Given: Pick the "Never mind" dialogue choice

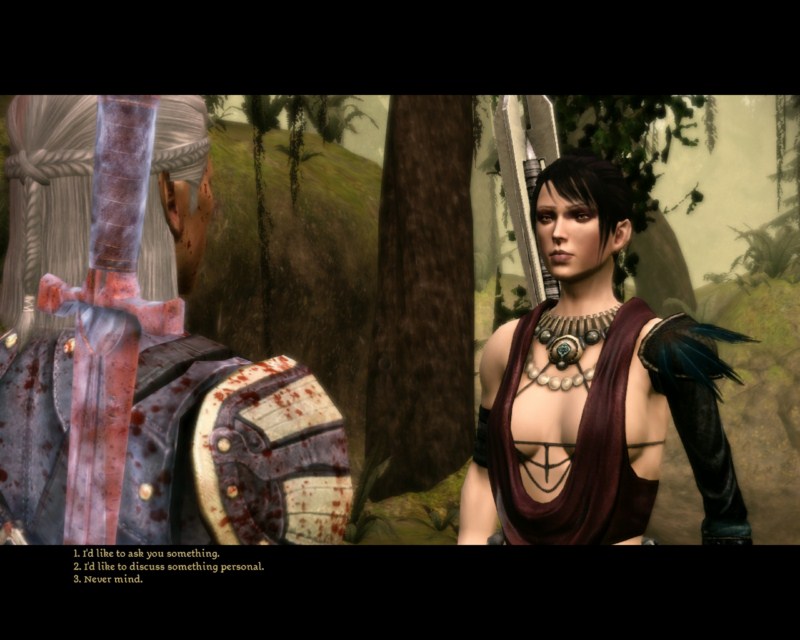Looking at the screenshot, I should [112, 579].
